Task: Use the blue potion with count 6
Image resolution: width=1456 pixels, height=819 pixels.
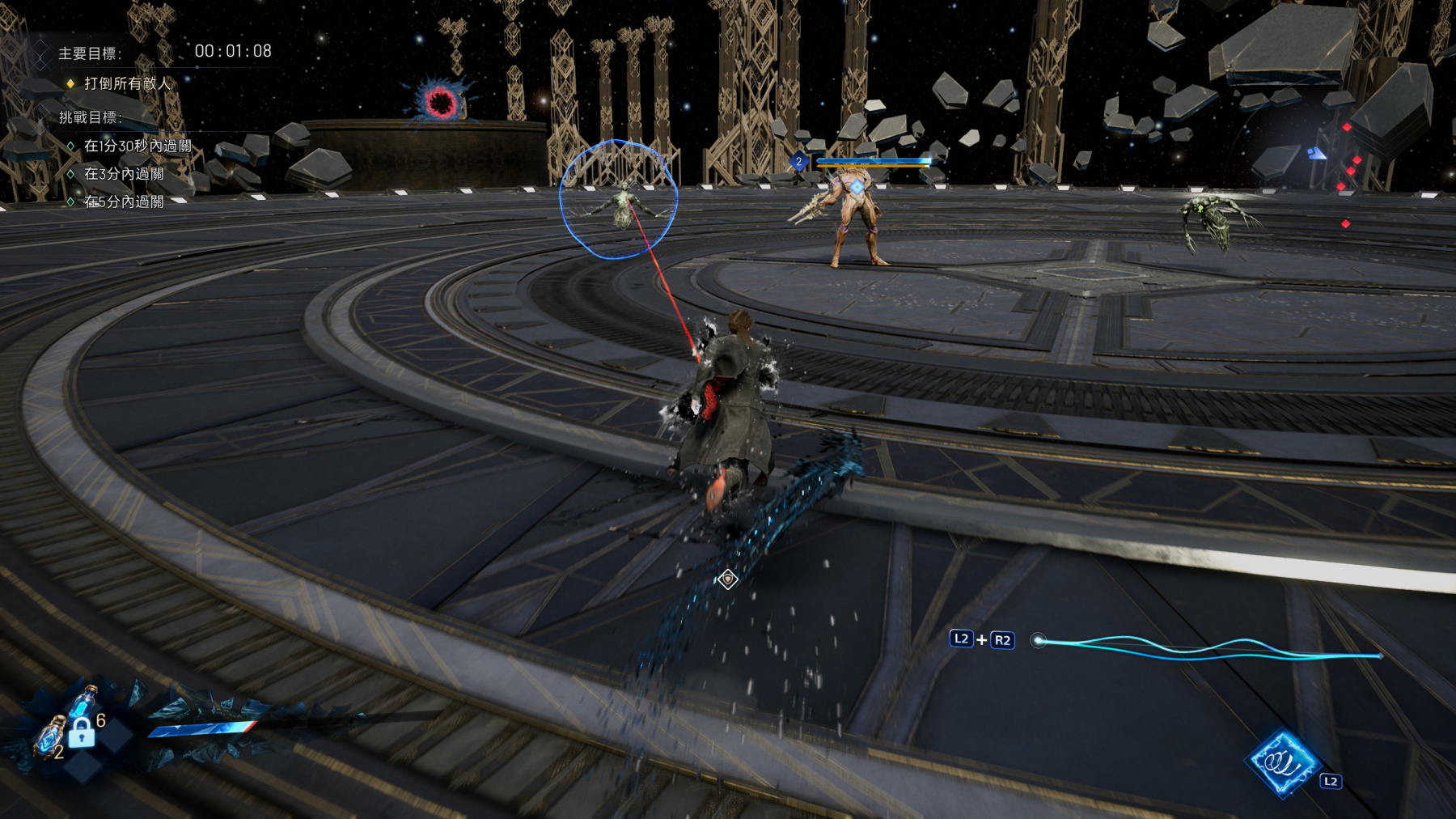Action: click(x=83, y=702)
